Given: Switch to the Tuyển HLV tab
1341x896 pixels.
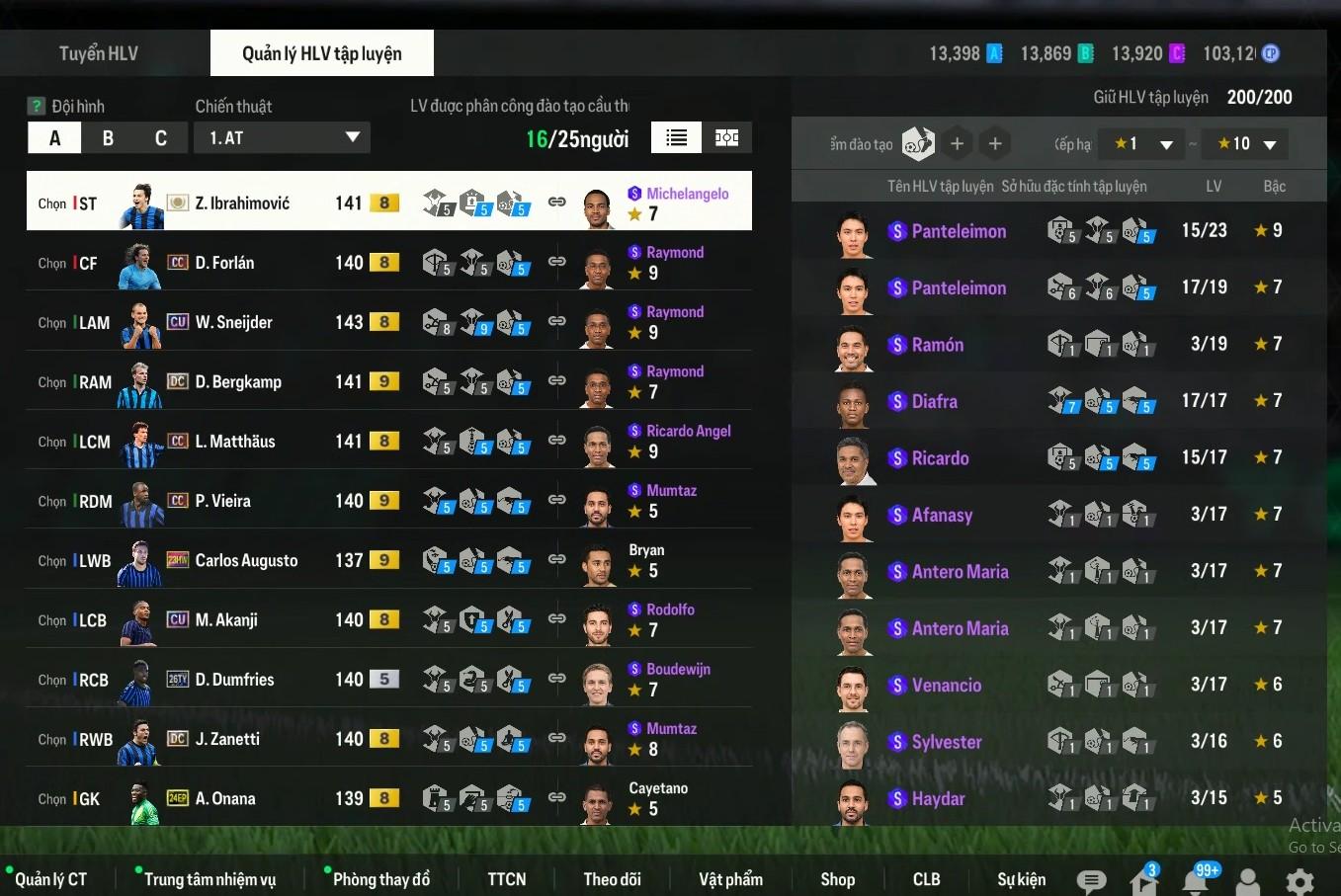Looking at the screenshot, I should (99, 53).
